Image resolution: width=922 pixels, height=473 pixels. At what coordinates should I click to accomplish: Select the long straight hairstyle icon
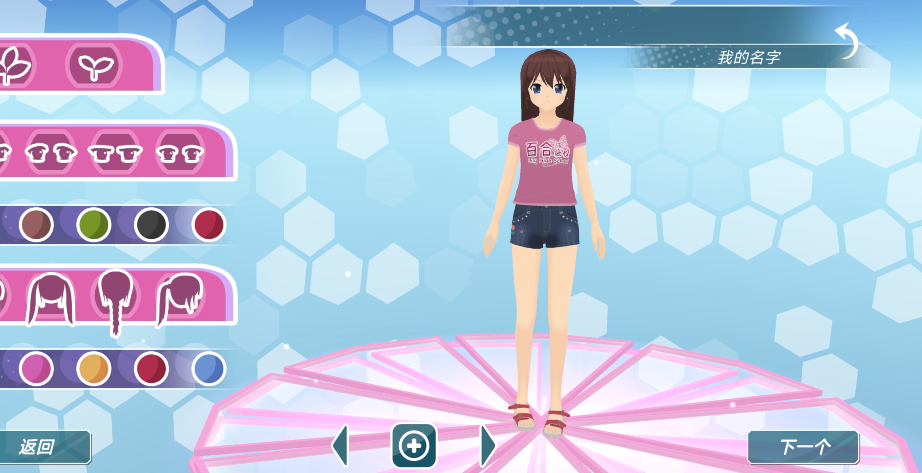coord(50,297)
